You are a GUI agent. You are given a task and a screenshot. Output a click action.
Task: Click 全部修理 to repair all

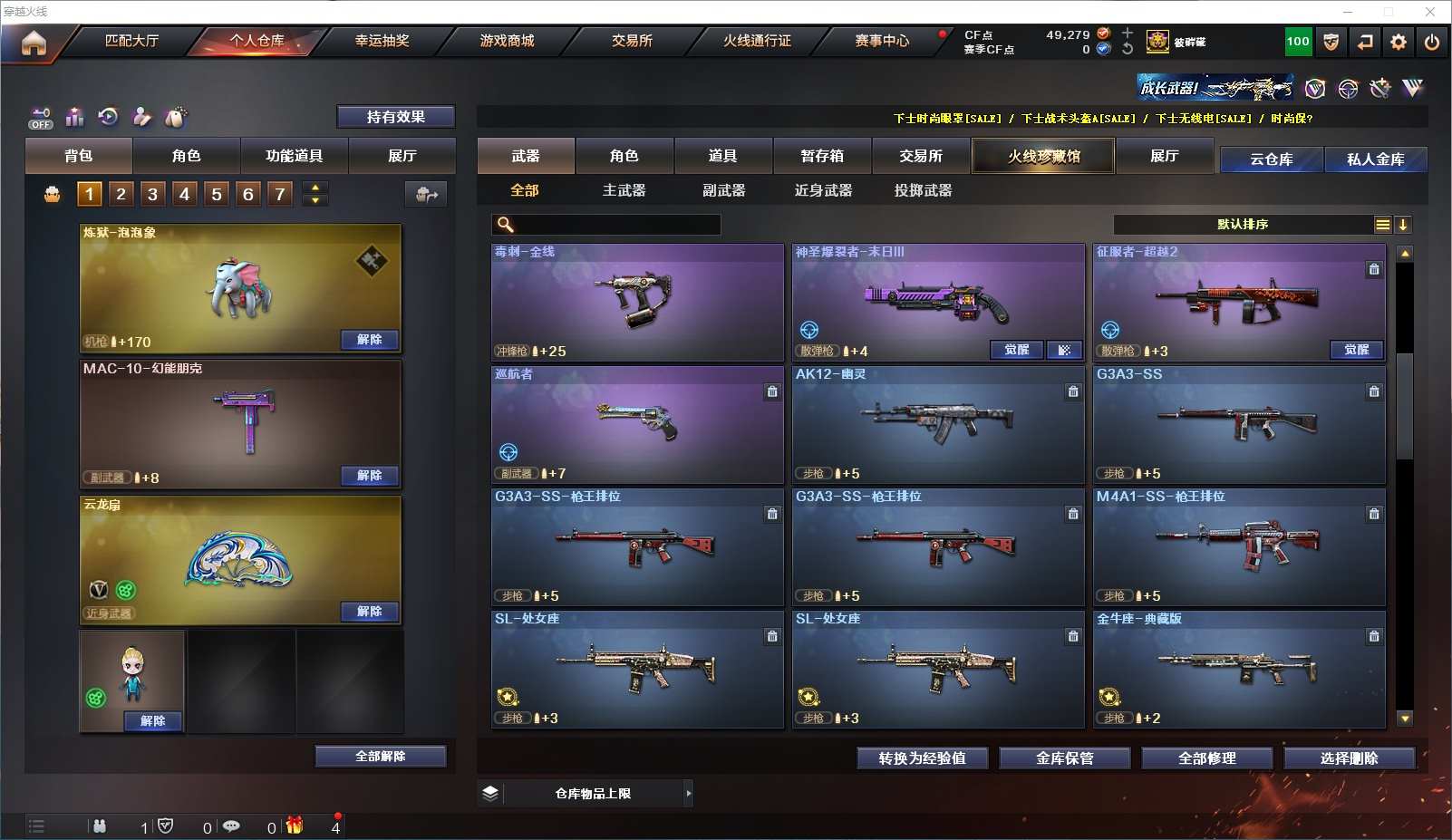(1206, 758)
